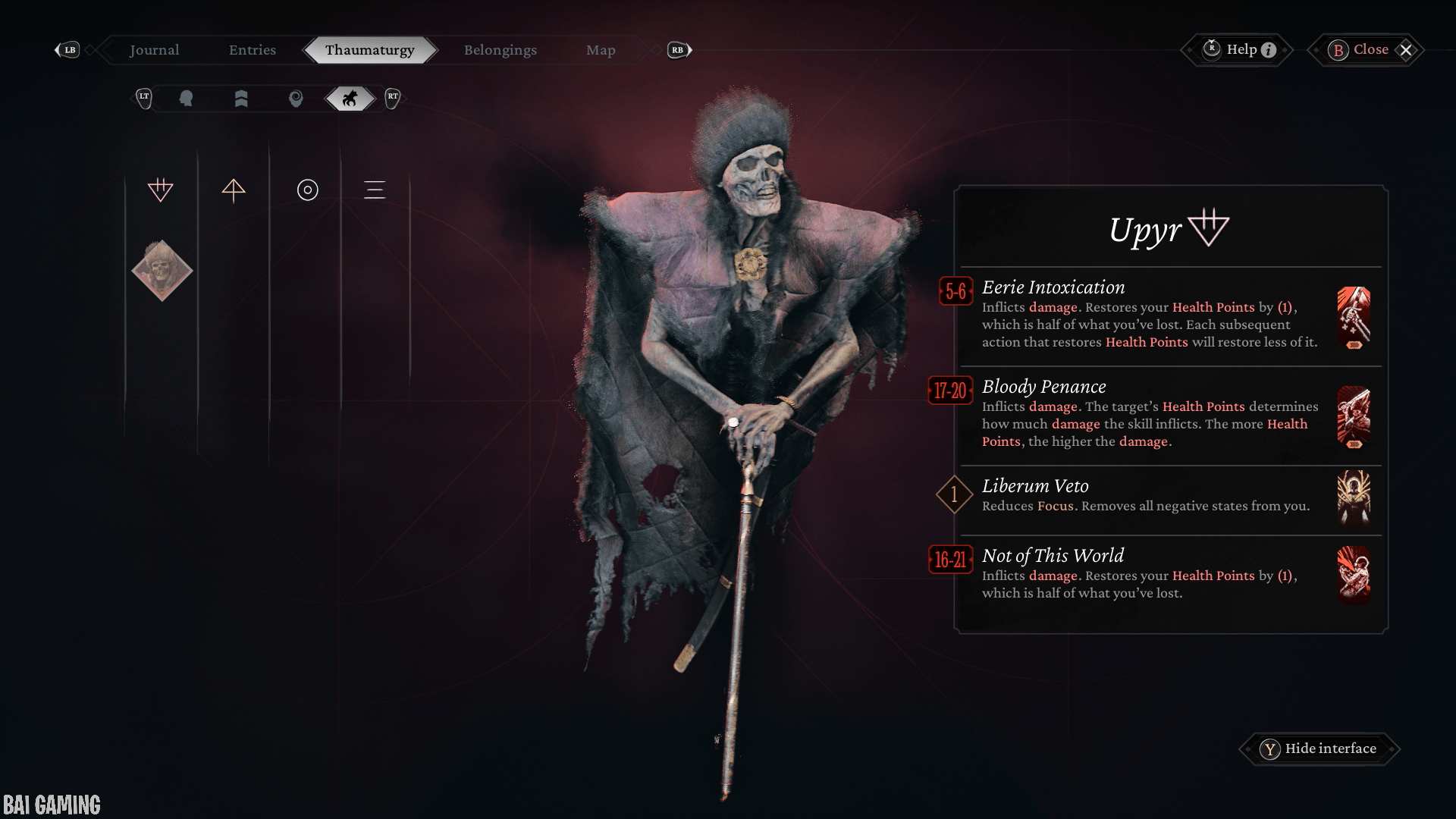
Task: Select the Thaumaturgy tab
Action: click(x=369, y=50)
